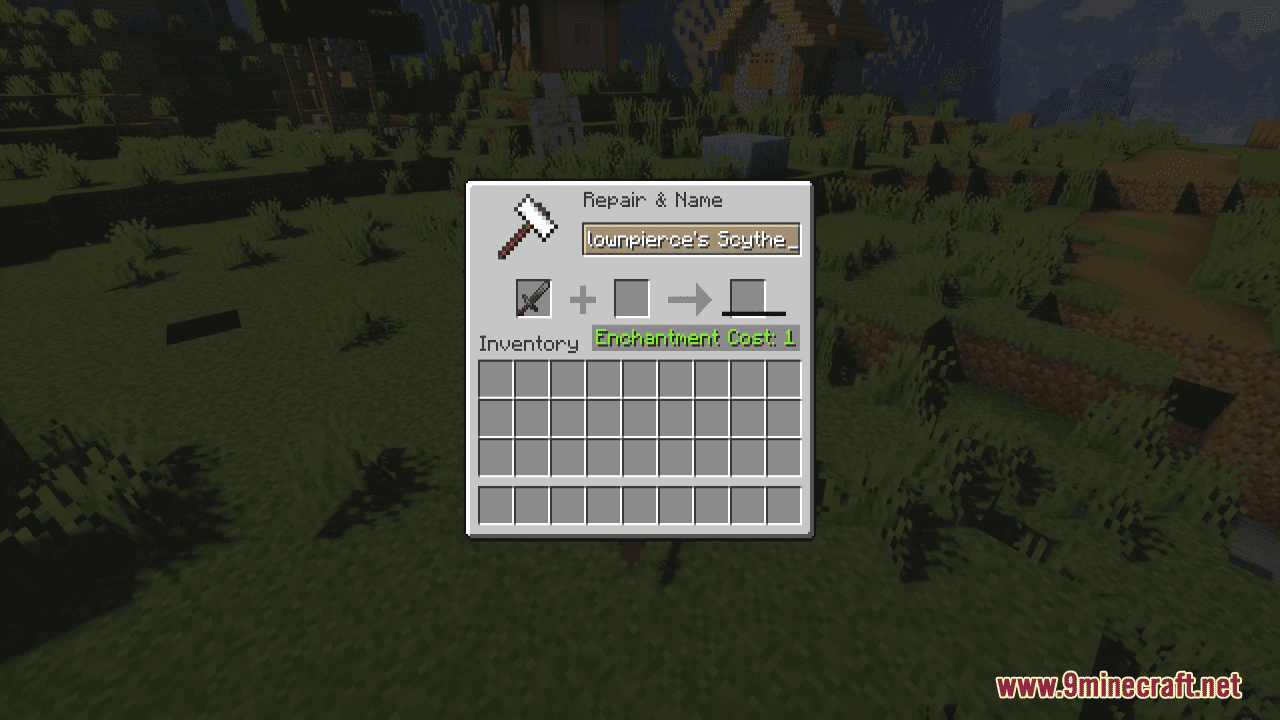Screen dimensions: 1280x720
Task: Click the center slot of the inventory grid
Action: pos(642,418)
